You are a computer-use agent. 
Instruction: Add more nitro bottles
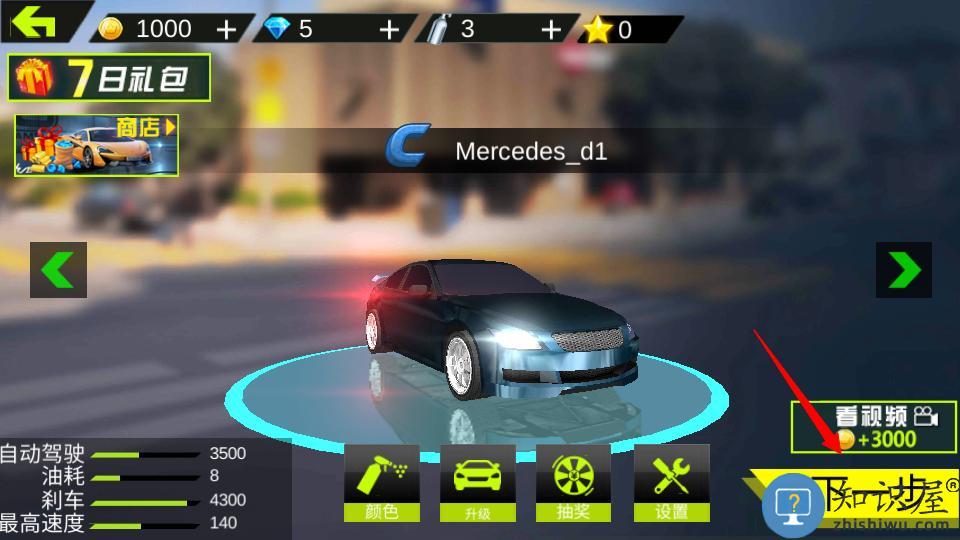pyautogui.click(x=551, y=29)
